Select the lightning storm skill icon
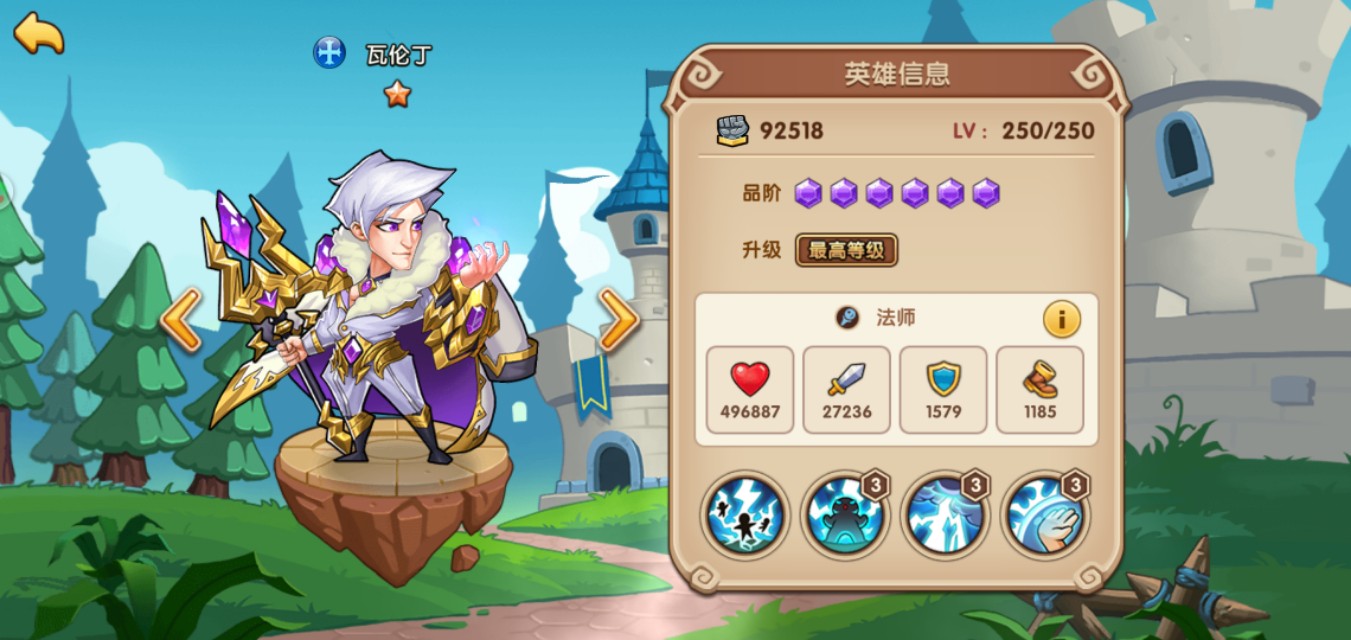The image size is (1351, 640). tap(944, 516)
